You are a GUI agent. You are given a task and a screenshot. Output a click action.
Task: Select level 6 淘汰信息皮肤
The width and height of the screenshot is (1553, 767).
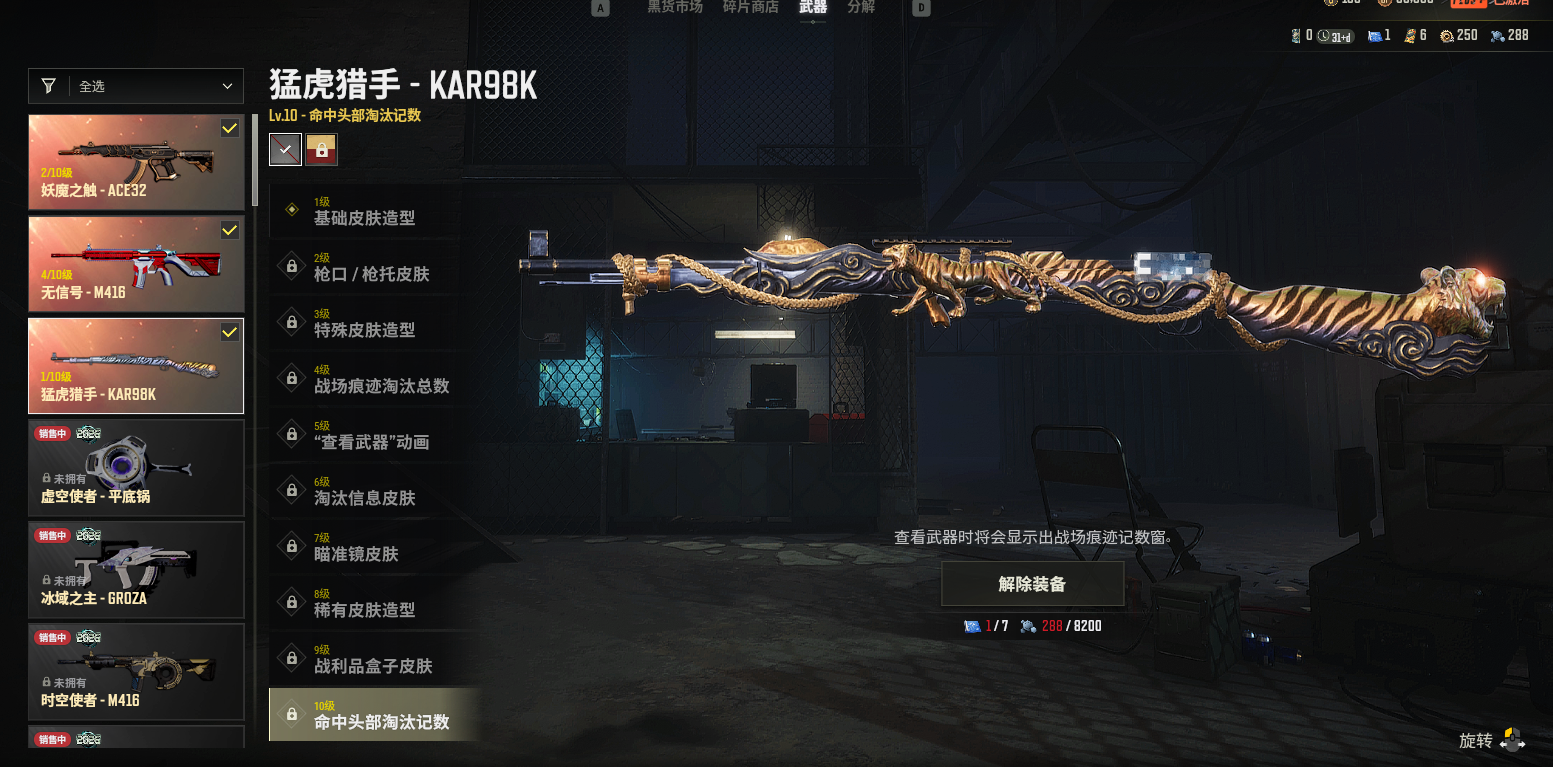364,491
